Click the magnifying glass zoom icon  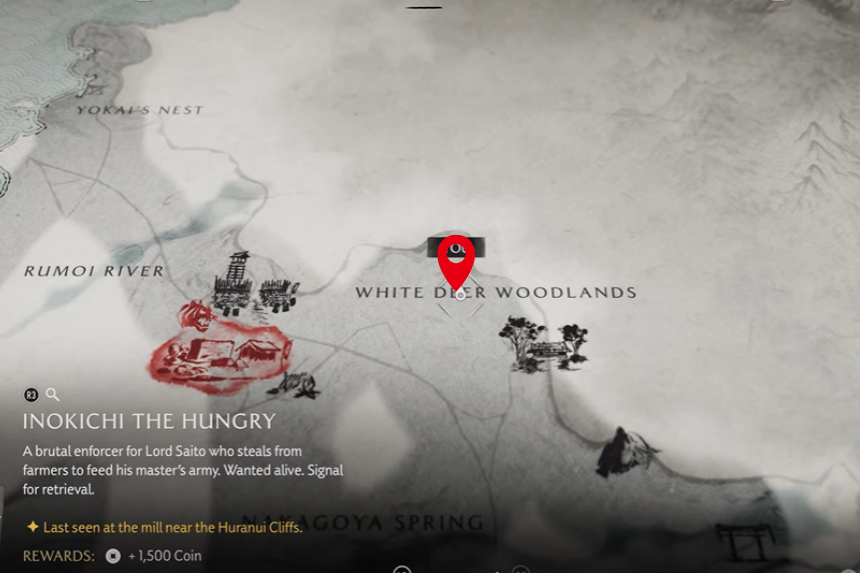[x=52, y=395]
